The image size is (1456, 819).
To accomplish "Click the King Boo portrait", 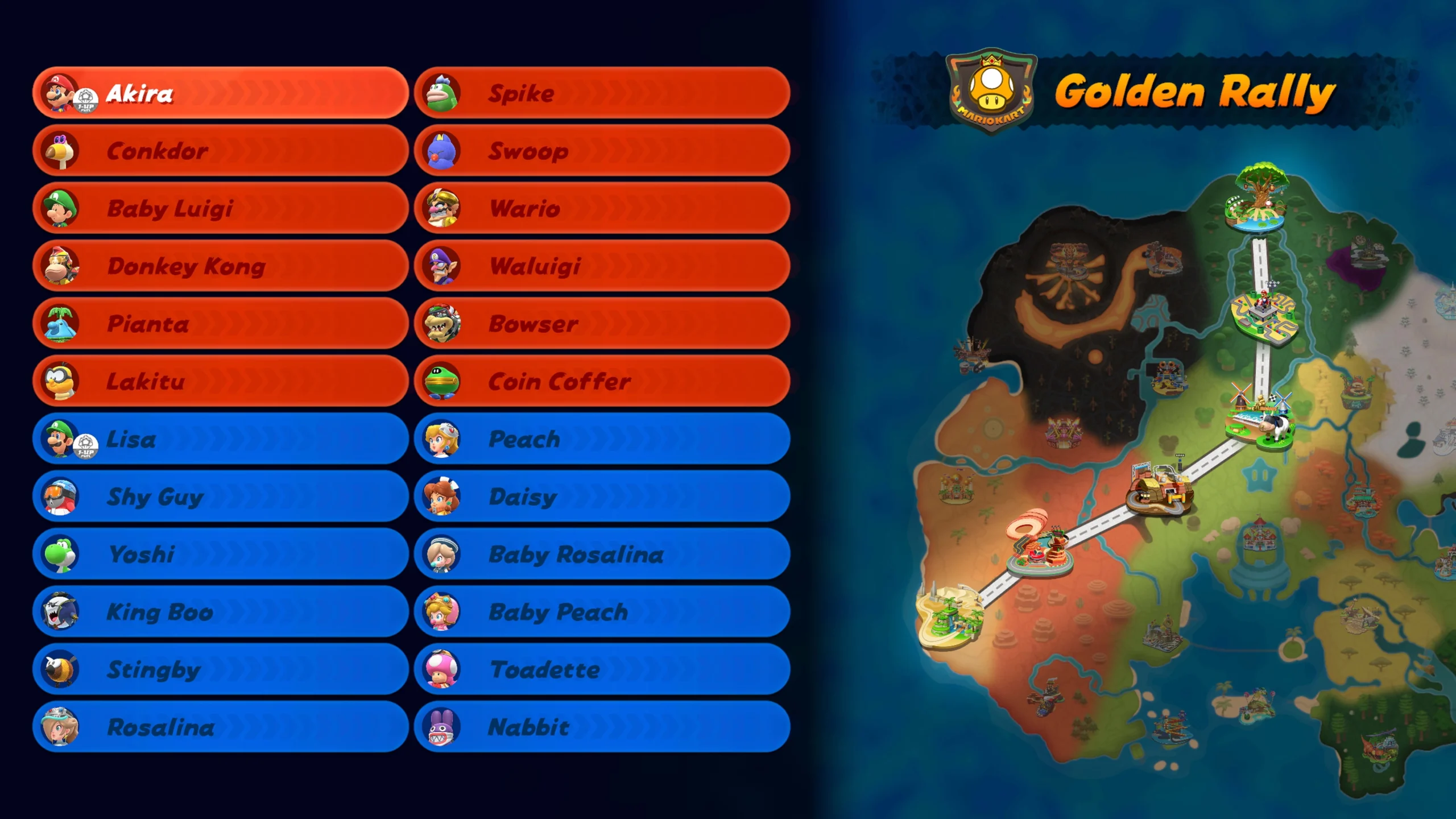I will (61, 612).
